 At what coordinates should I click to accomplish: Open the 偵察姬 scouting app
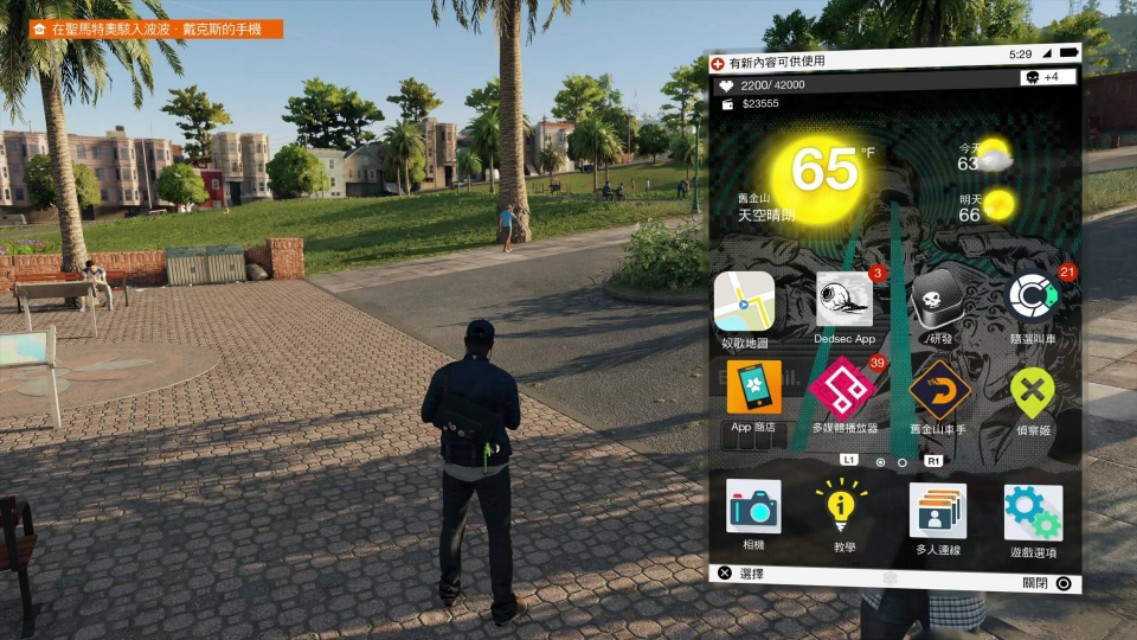pyautogui.click(x=1033, y=392)
